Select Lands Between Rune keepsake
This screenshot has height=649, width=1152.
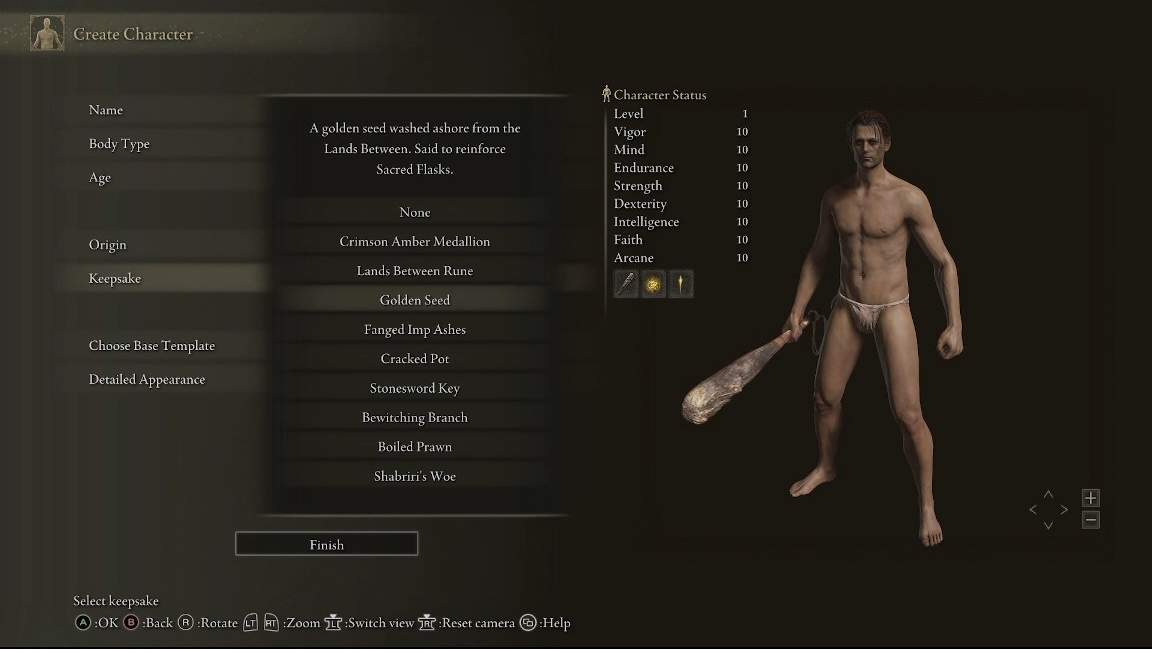pos(414,271)
